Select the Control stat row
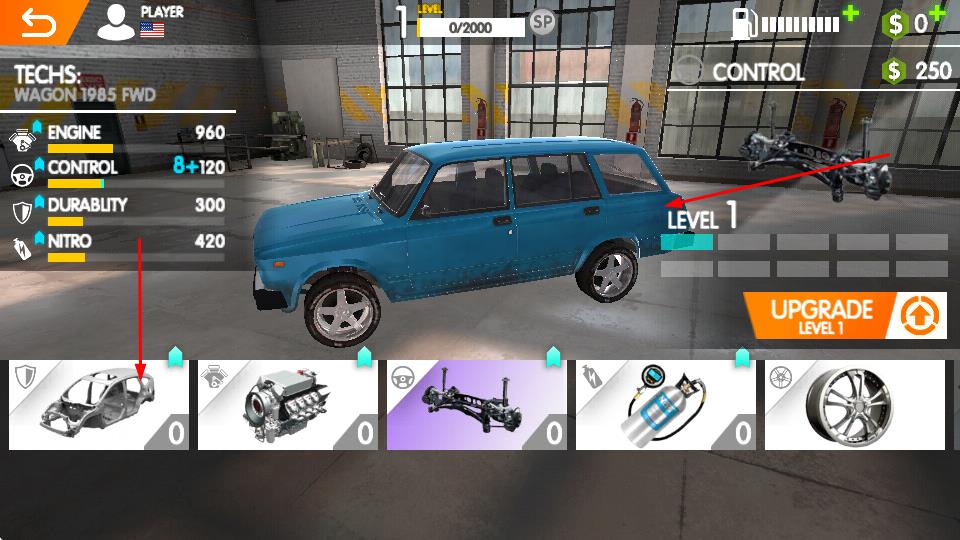The image size is (960, 540). pos(120,172)
